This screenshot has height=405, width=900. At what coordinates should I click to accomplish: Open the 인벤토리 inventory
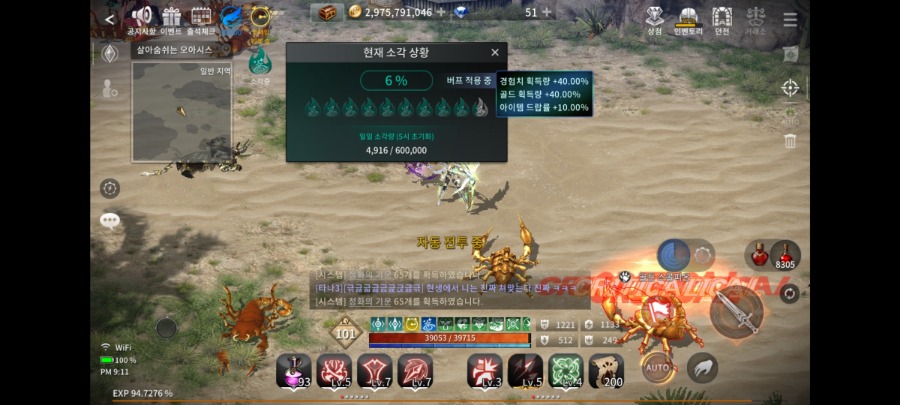point(687,18)
